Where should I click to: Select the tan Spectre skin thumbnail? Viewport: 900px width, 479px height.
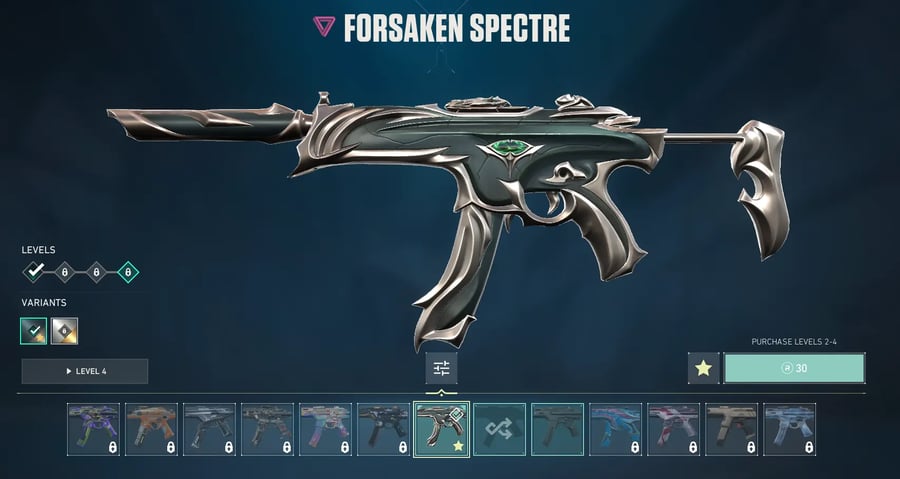coord(731,429)
